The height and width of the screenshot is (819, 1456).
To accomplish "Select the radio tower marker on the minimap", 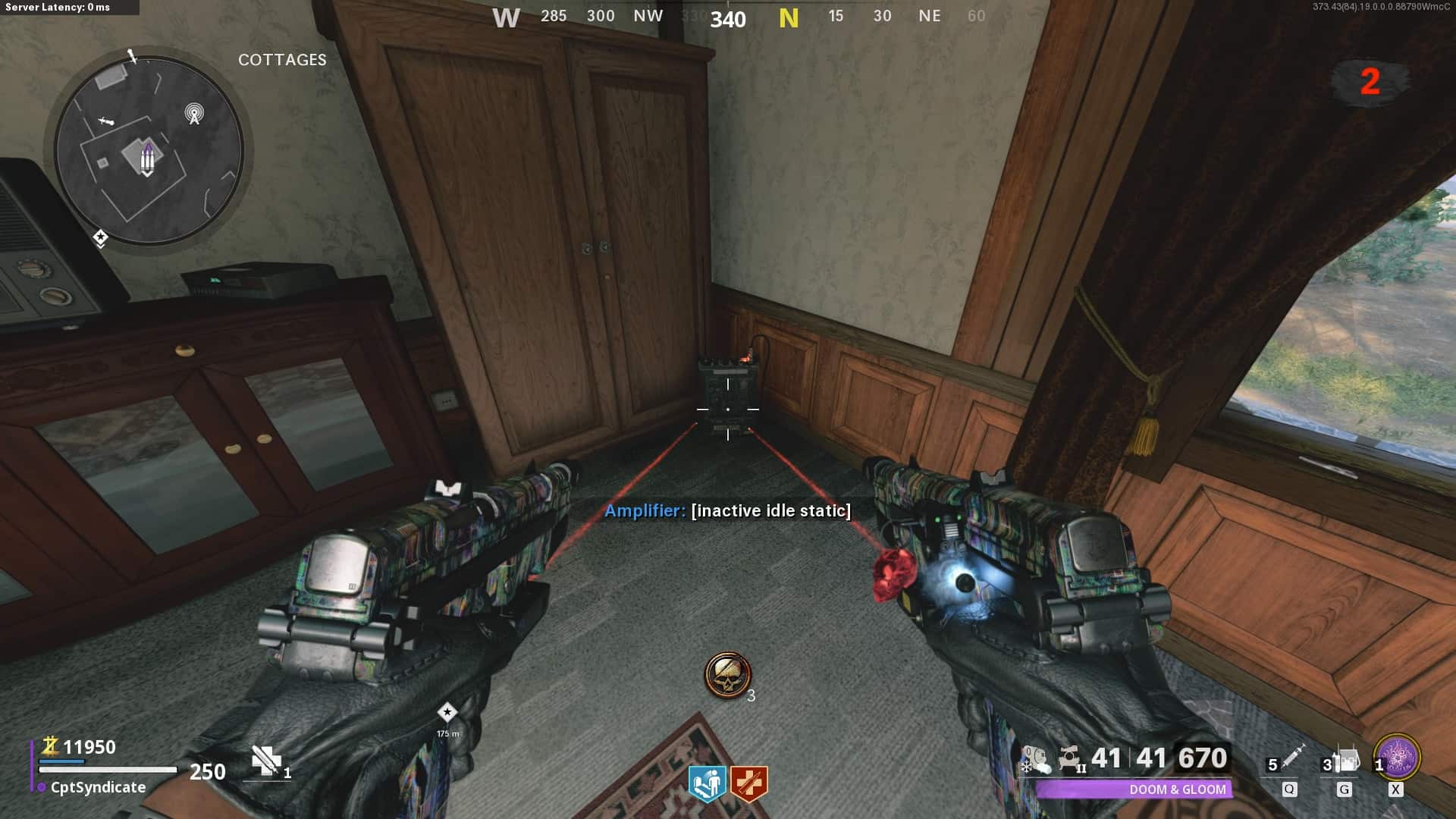I will [x=194, y=114].
